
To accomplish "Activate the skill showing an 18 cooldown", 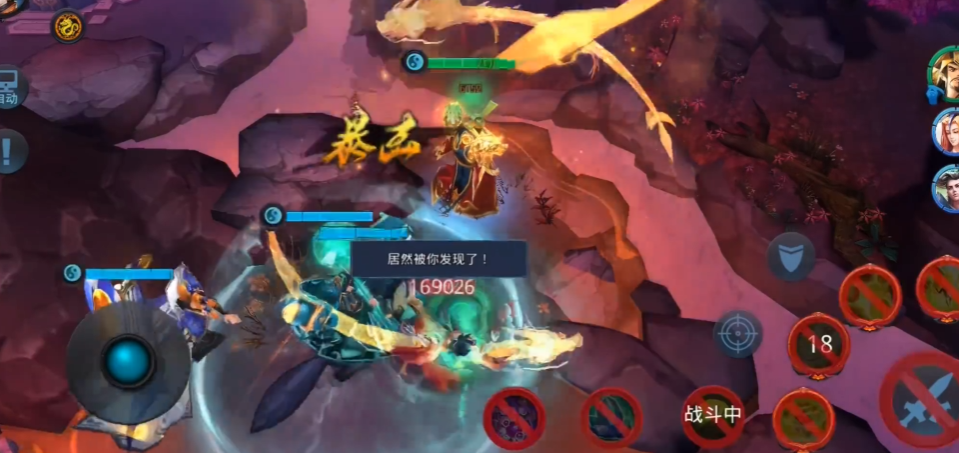I will point(820,346).
